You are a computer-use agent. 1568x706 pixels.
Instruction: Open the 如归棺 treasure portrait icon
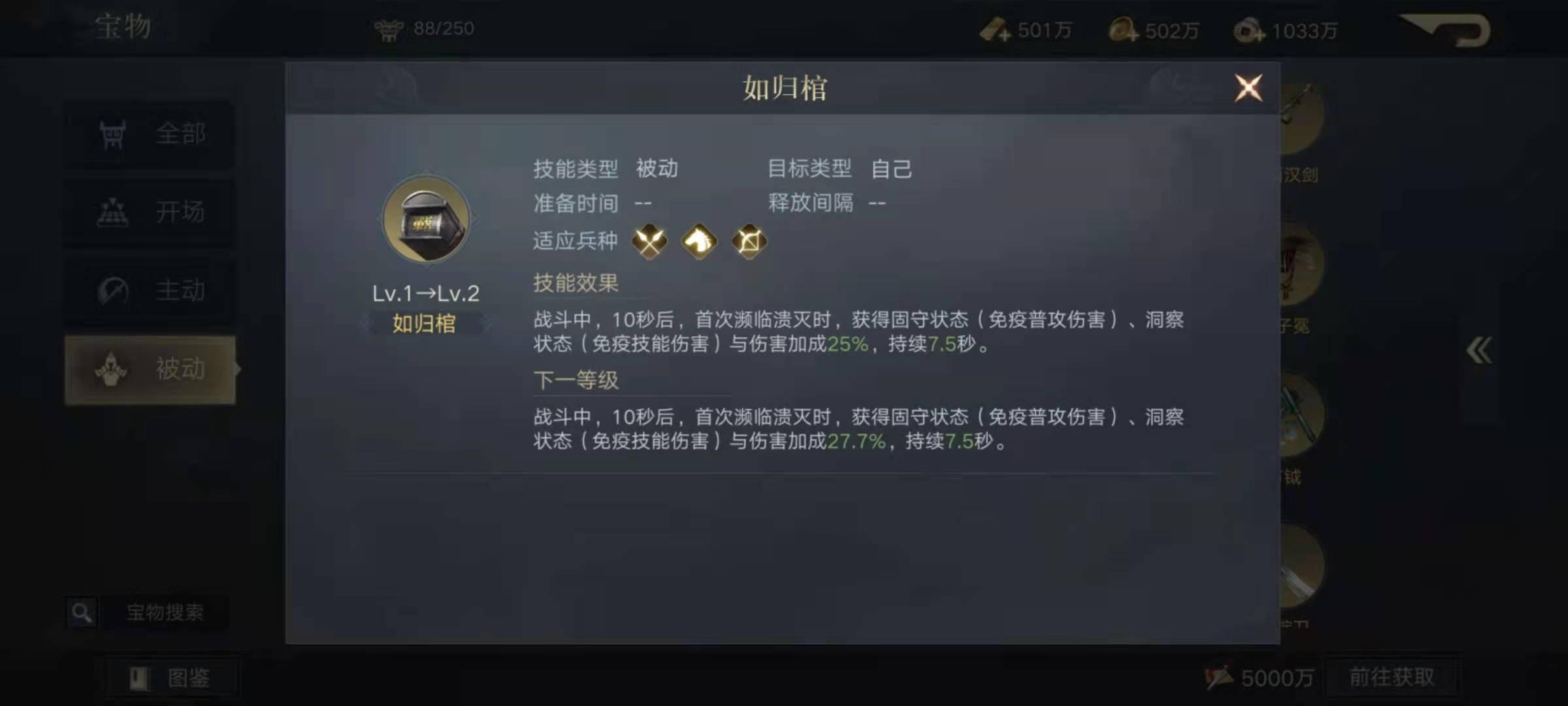click(425, 220)
